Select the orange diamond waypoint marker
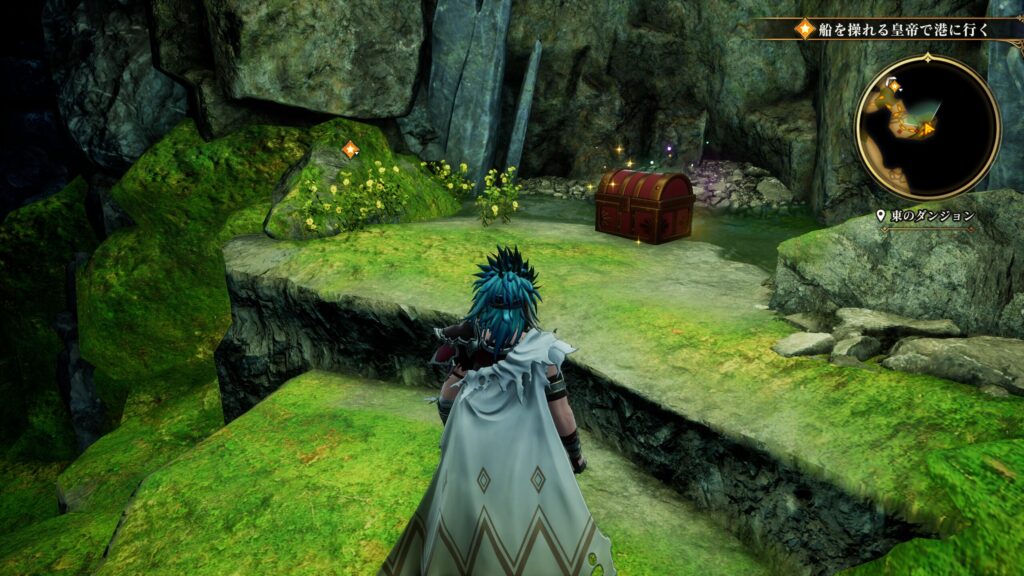 click(x=350, y=150)
